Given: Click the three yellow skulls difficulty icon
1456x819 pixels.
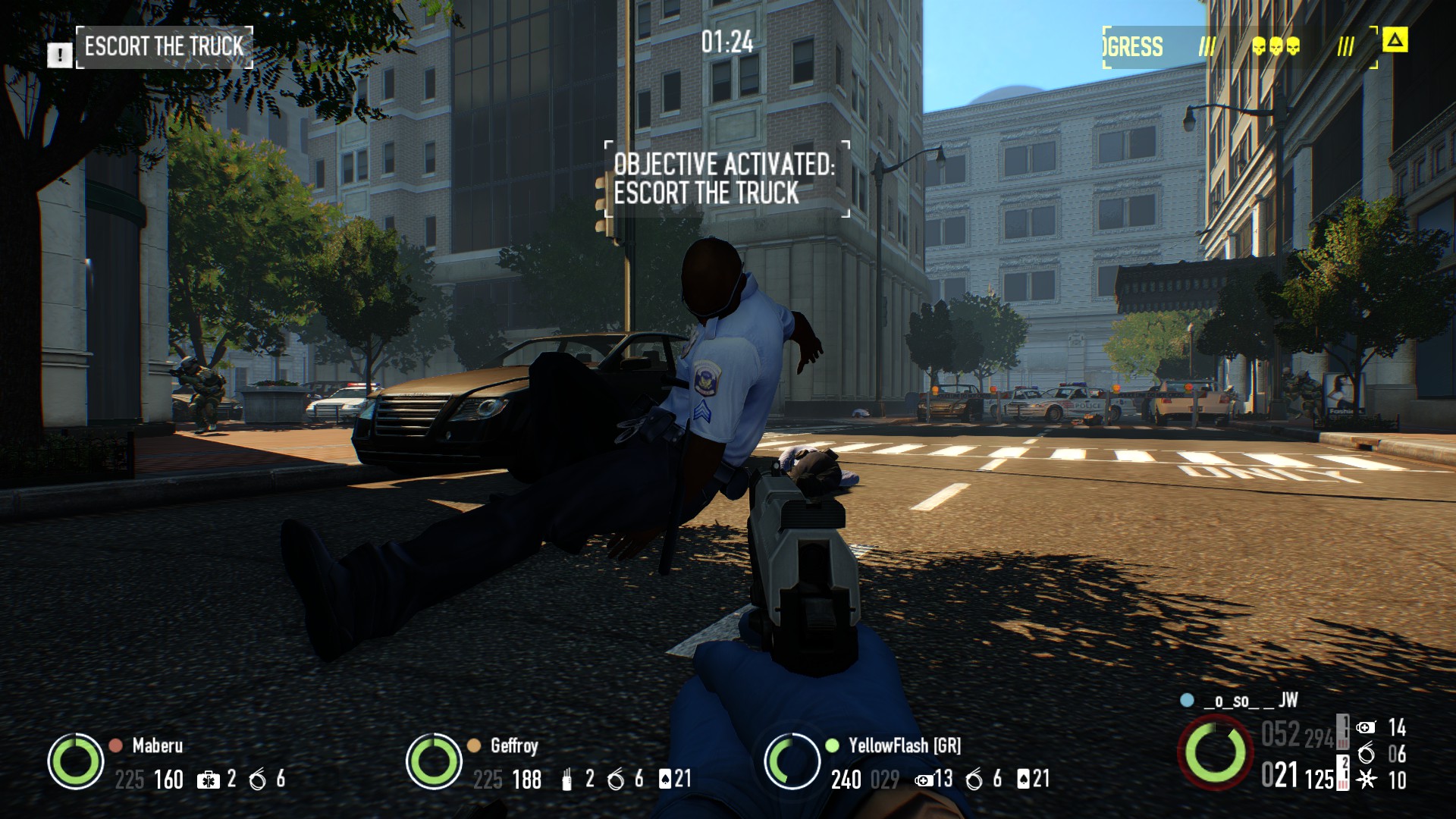Looking at the screenshot, I should (x=1276, y=47).
